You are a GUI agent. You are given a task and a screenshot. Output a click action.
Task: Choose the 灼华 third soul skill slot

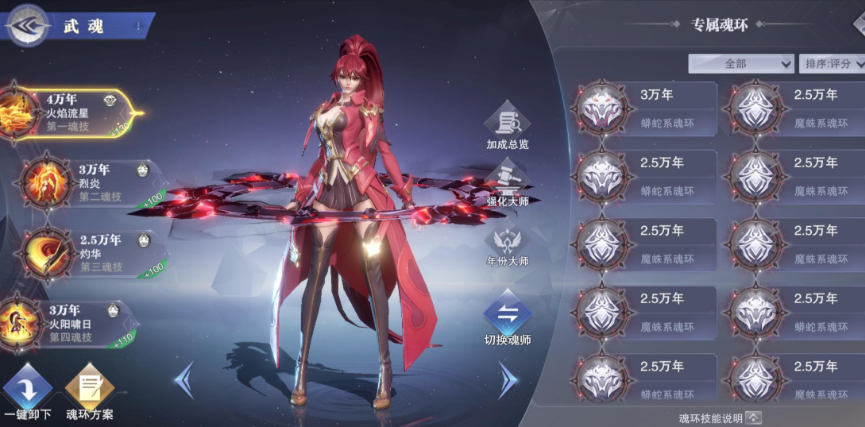tap(85, 252)
